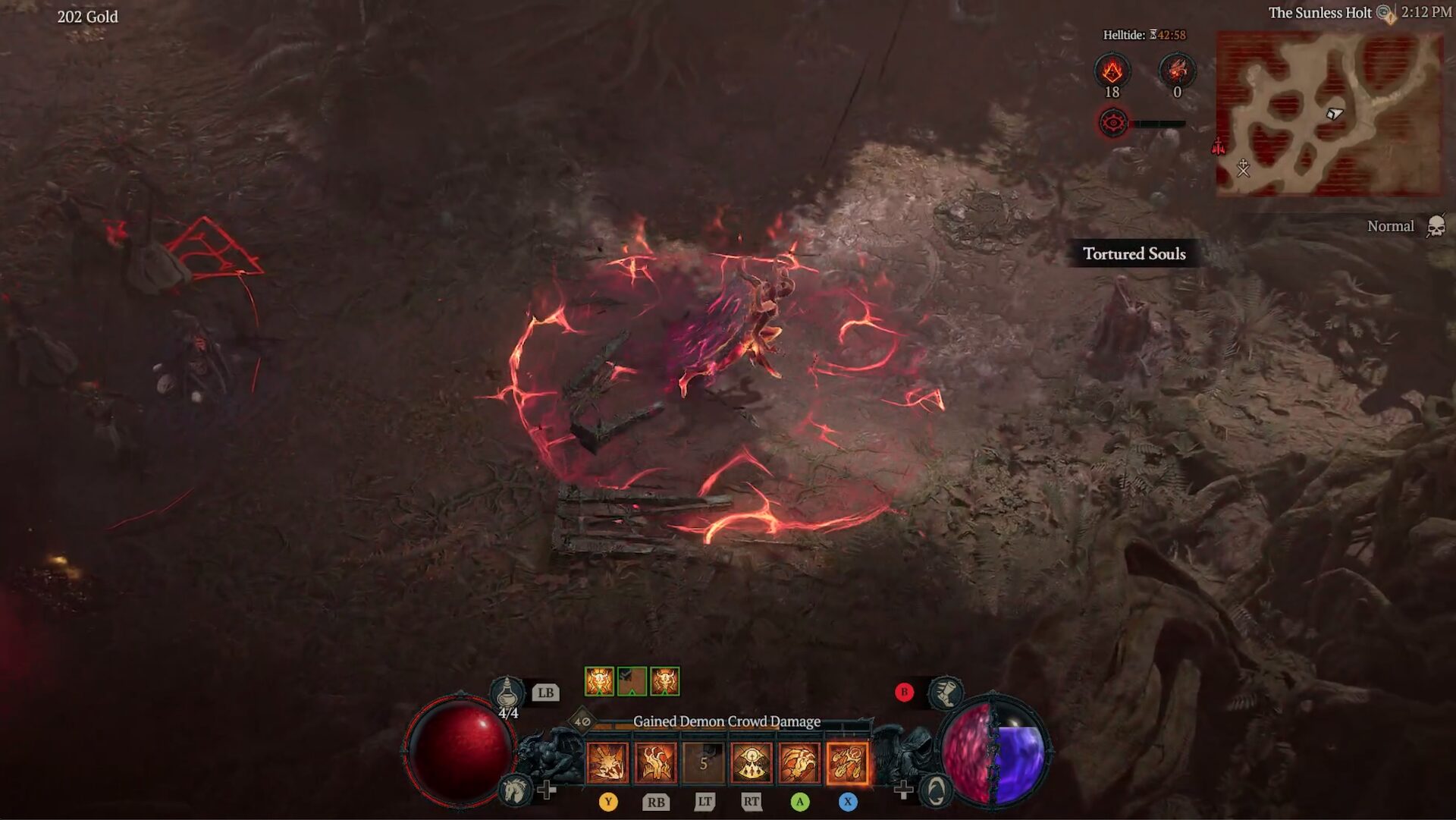Cast the flaming hand skill

click(x=655, y=762)
